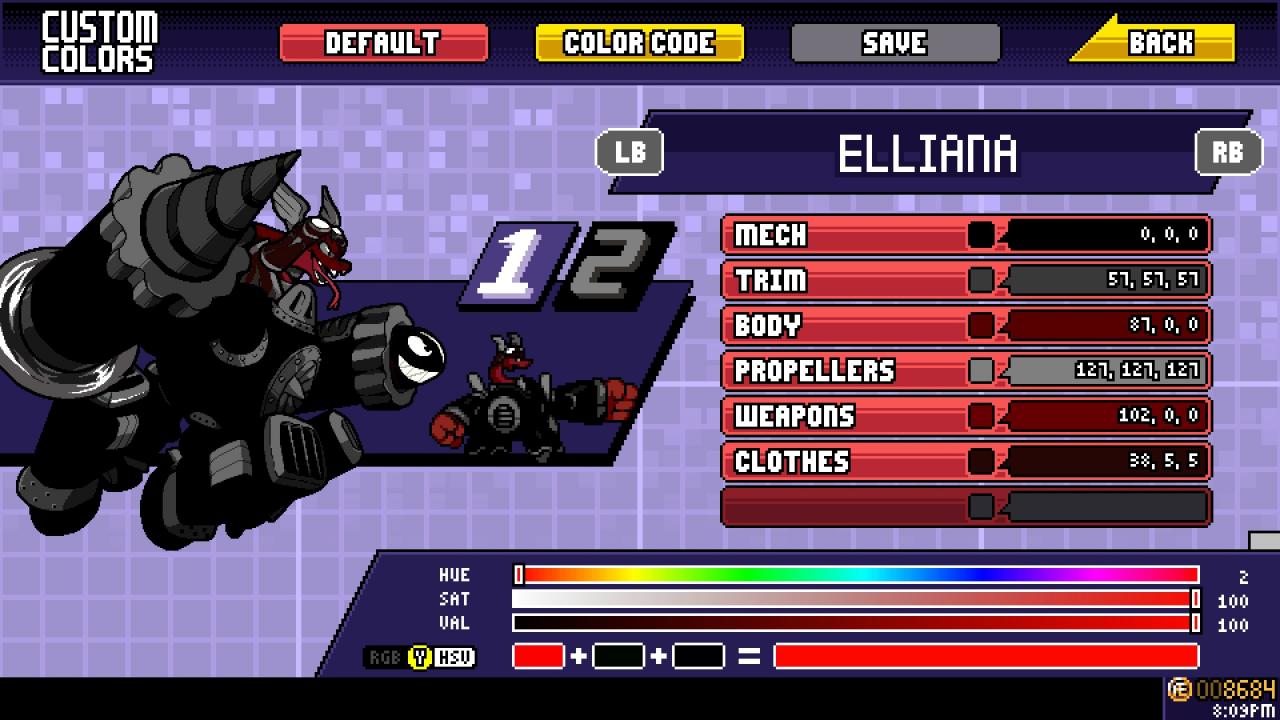Adjust the Hue rainbow slider

click(857, 575)
